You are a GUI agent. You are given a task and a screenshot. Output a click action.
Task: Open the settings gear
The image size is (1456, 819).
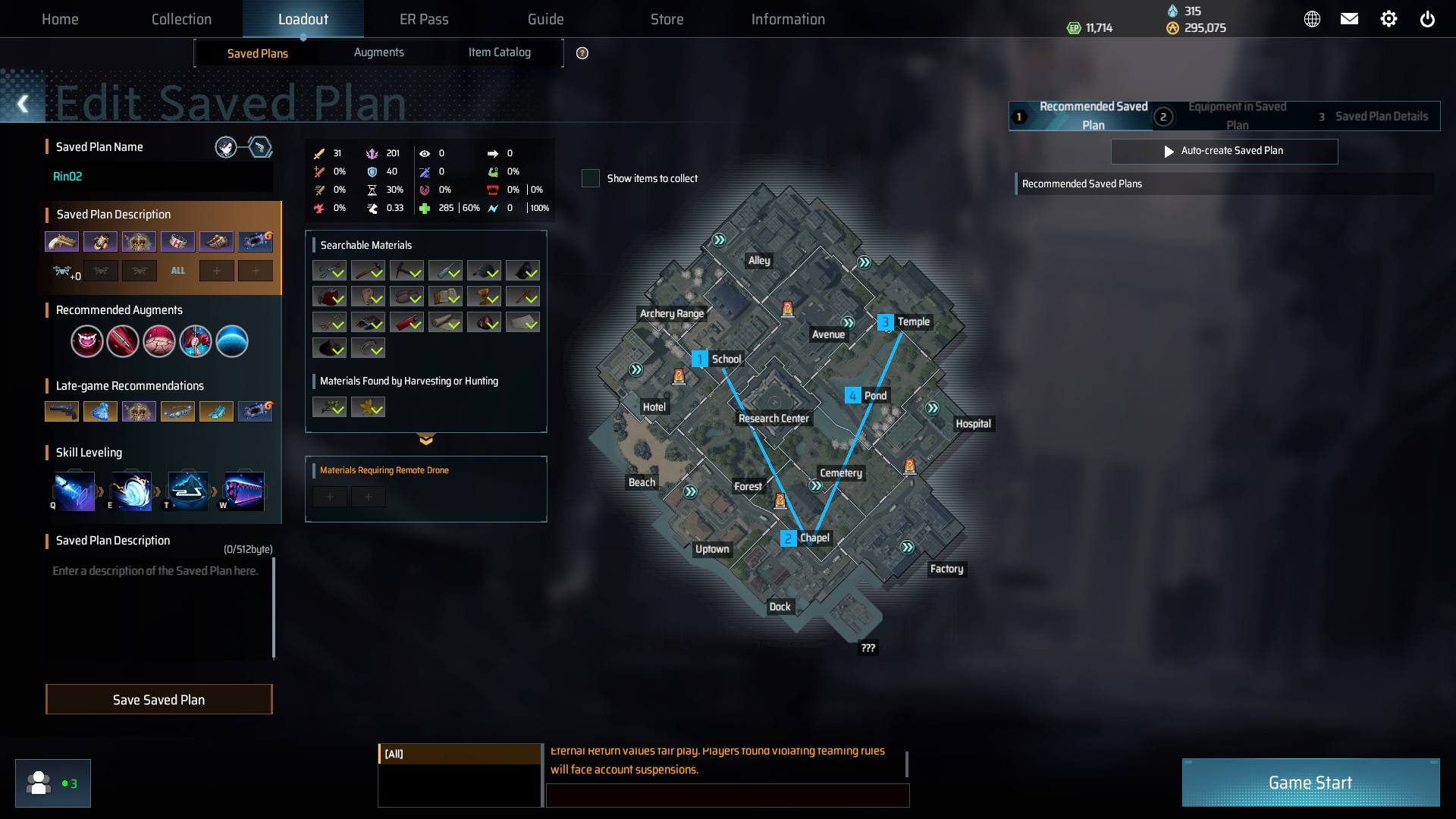(x=1389, y=19)
